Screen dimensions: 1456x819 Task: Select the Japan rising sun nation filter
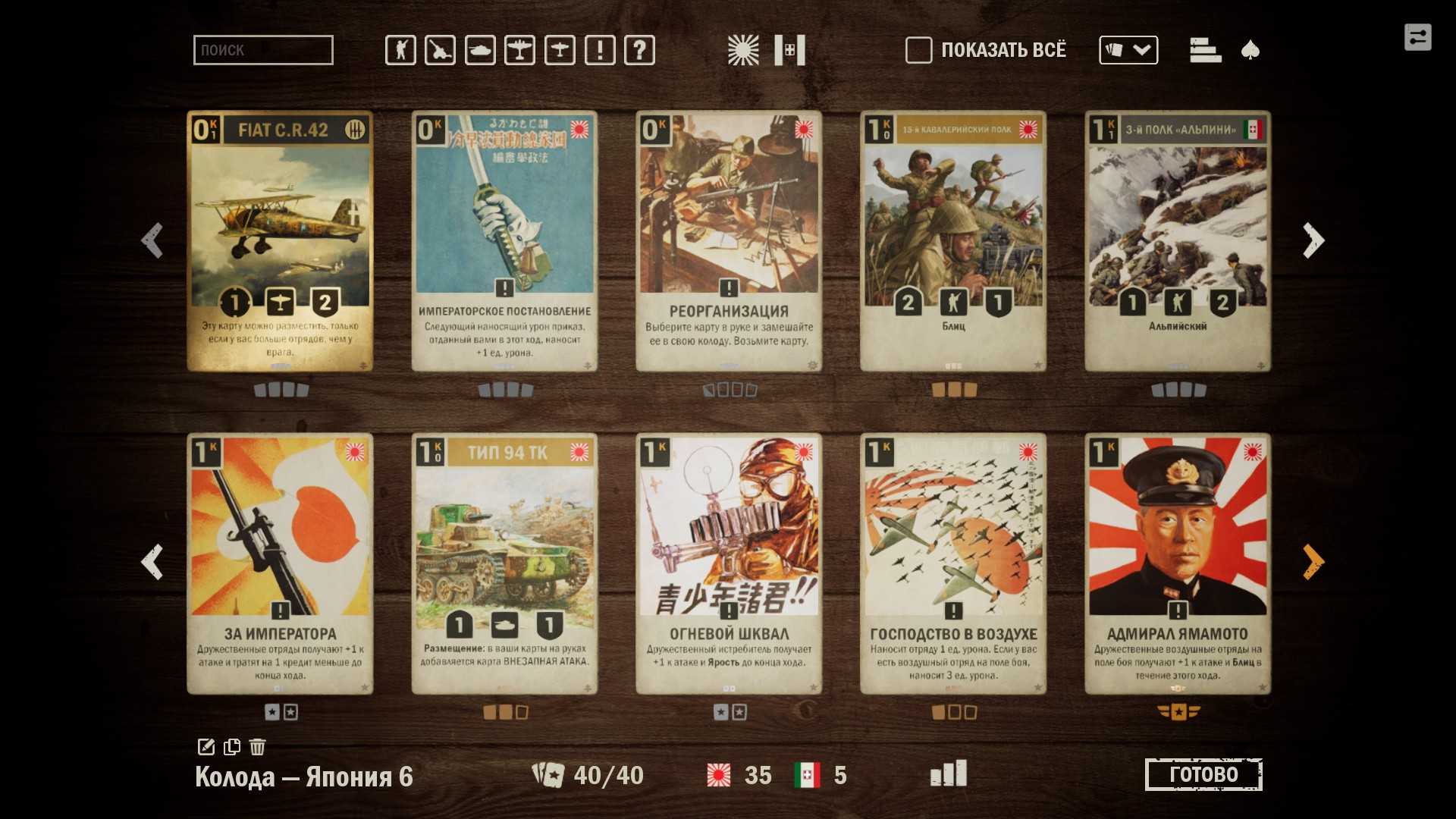coord(742,50)
